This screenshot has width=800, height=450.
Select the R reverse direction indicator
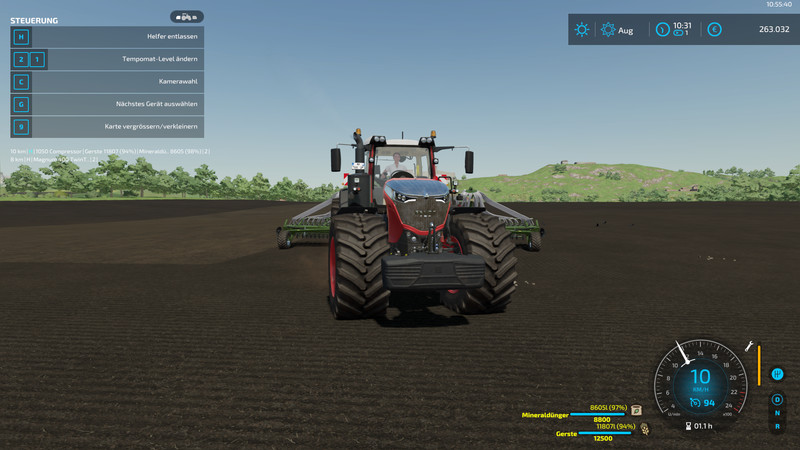(x=777, y=426)
